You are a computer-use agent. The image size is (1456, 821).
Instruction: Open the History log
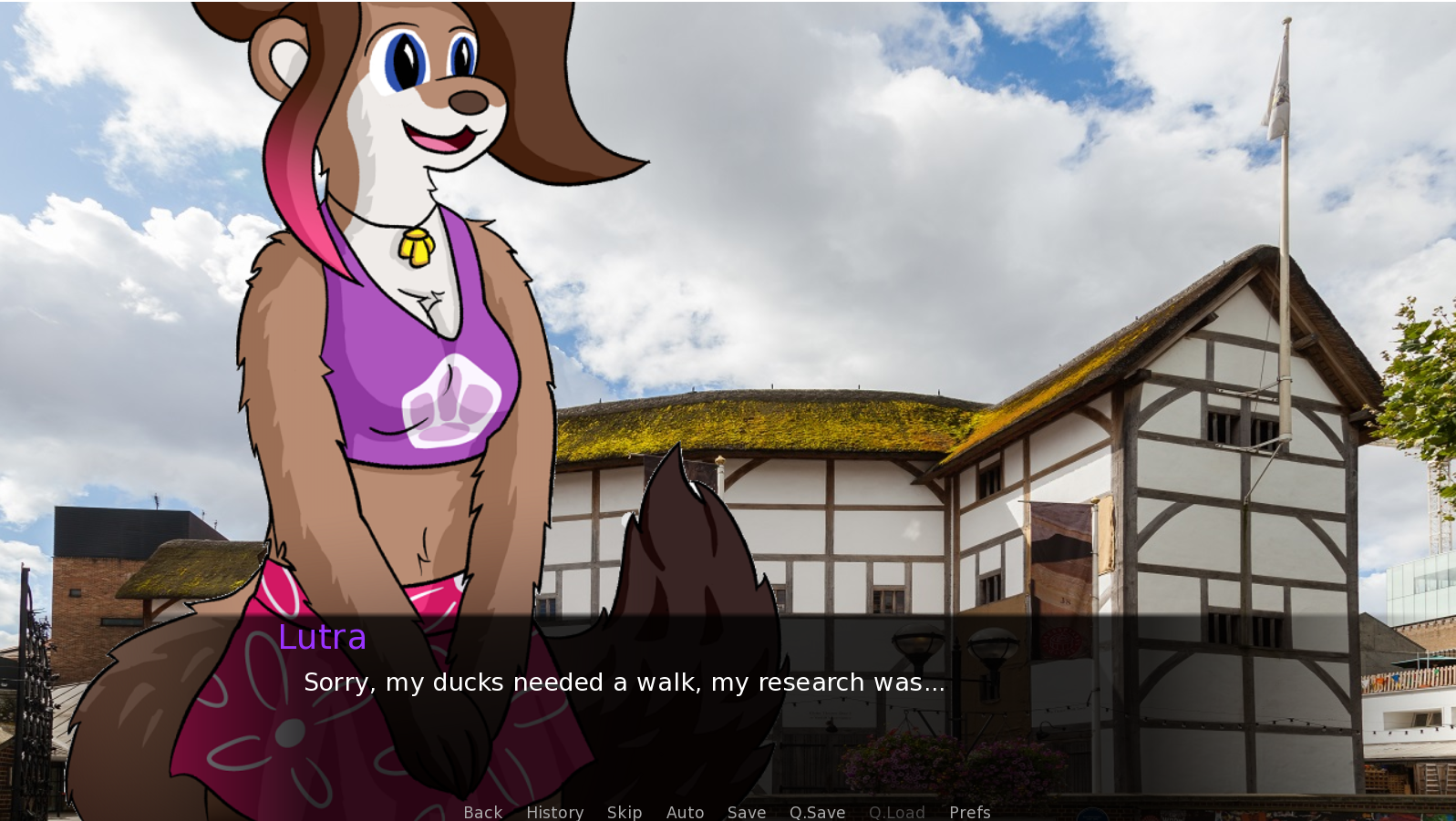[554, 812]
